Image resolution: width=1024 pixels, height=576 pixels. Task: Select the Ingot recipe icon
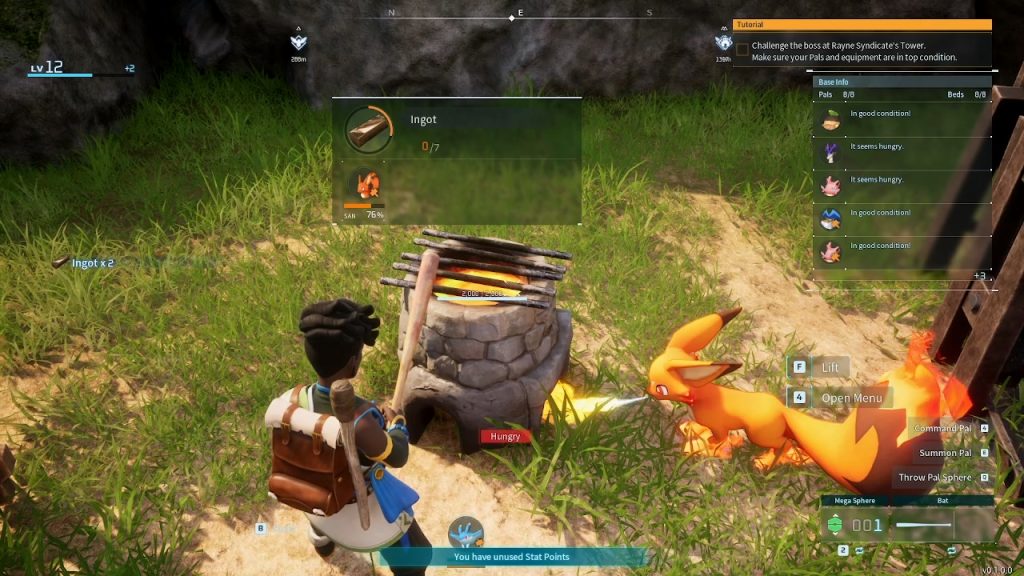coord(369,130)
